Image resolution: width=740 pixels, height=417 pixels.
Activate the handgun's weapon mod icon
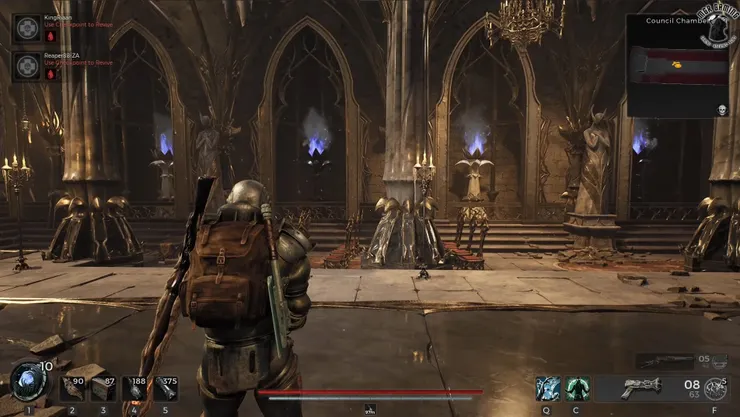(715, 389)
